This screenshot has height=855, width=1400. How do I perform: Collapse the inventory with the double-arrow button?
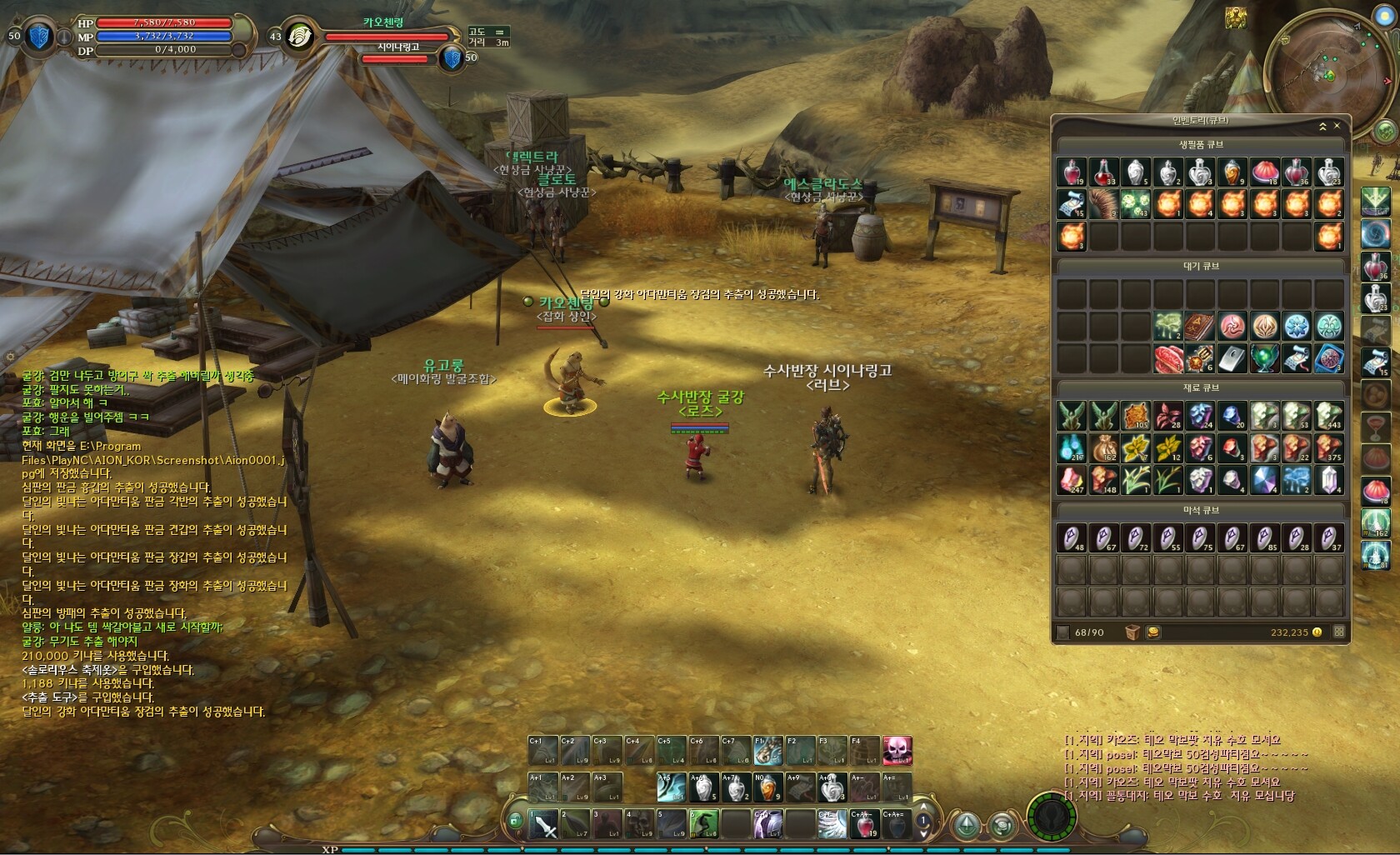1322,127
